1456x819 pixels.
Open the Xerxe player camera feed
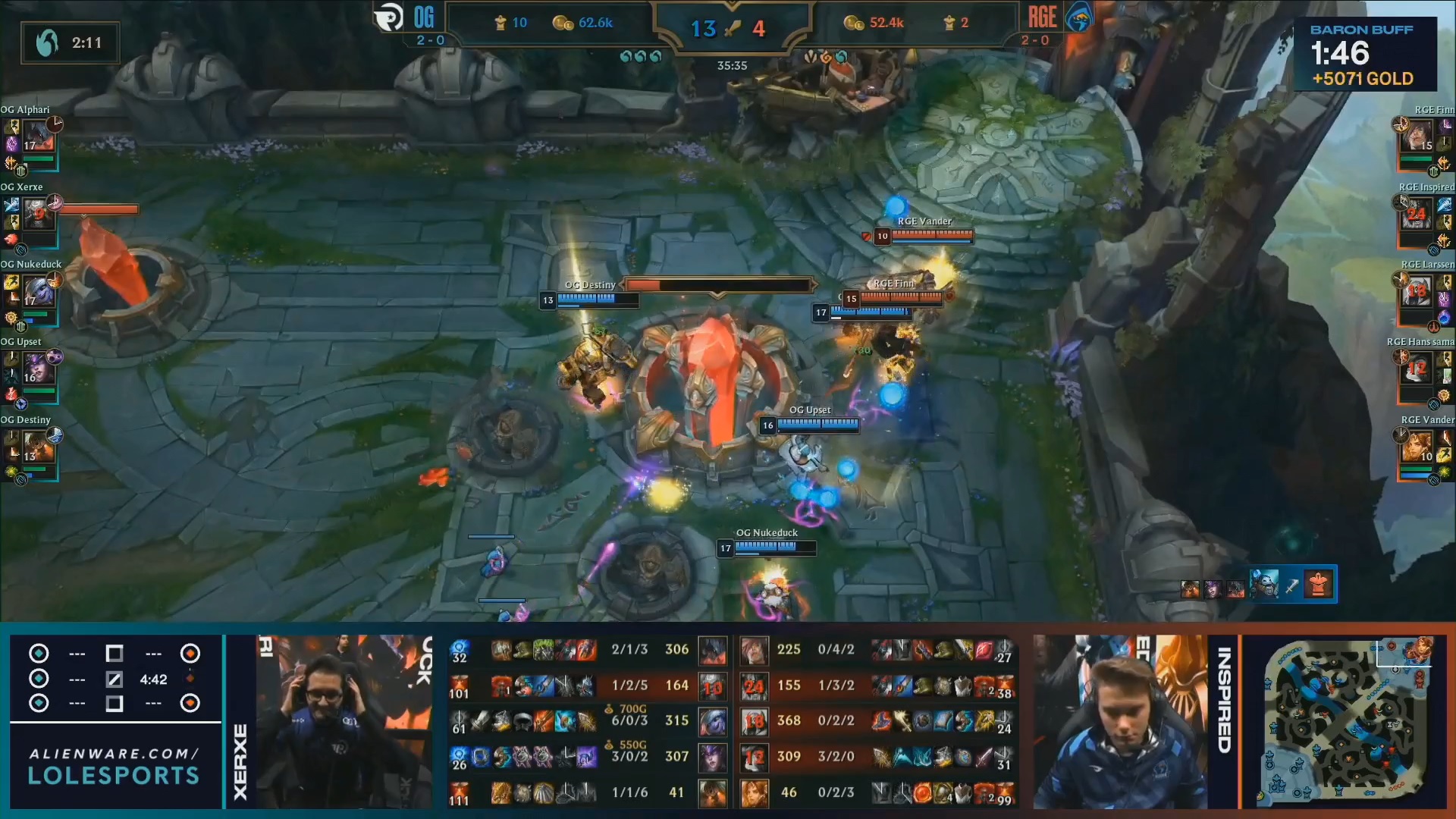(343, 722)
